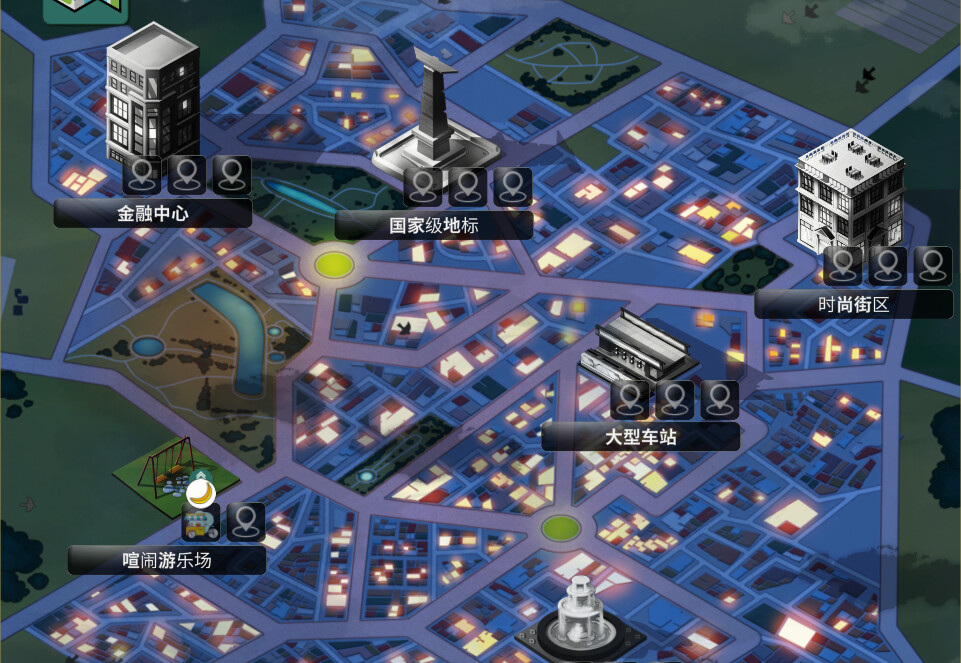Select the empty pin slot at 喧闹游乐场
Viewport: 961px width, 663px height.
click(246, 522)
